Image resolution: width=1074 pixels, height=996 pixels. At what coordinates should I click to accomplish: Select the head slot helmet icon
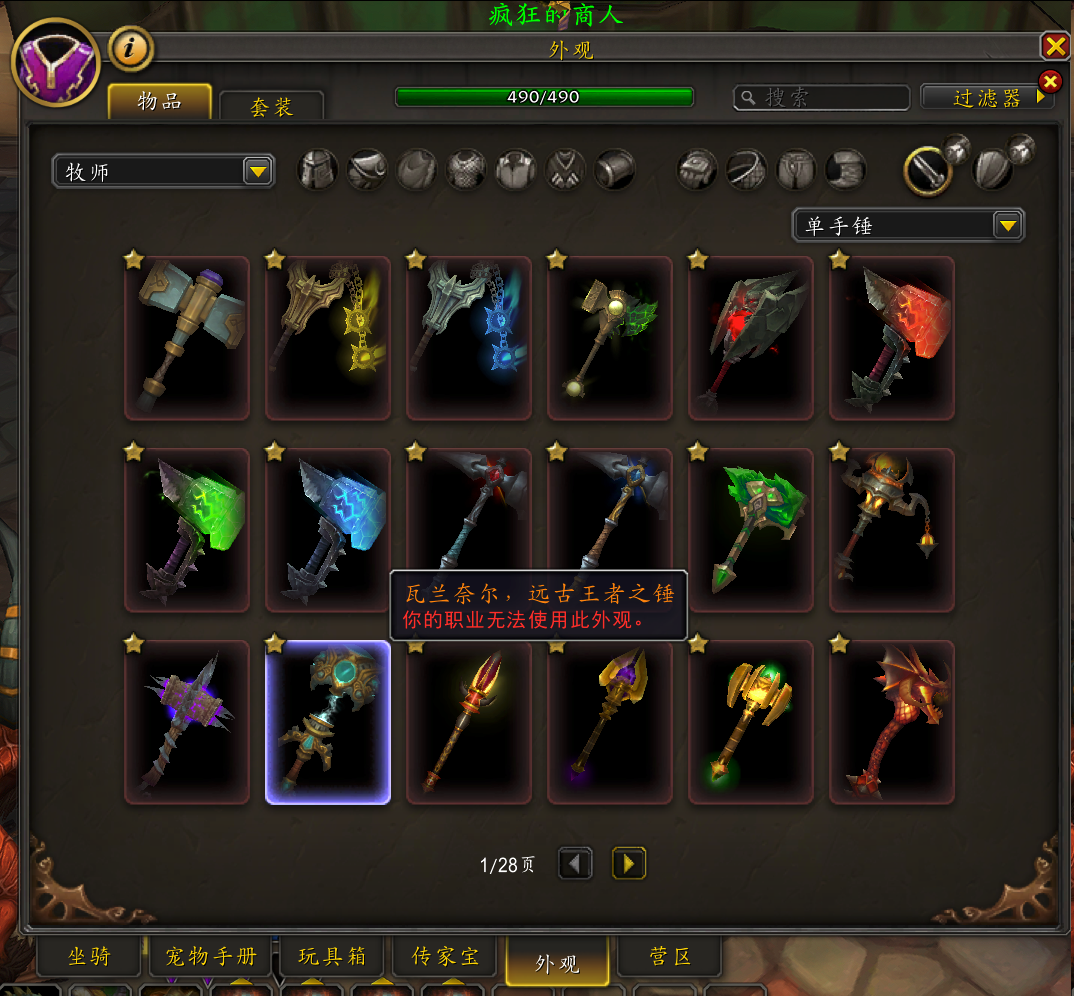[x=318, y=170]
